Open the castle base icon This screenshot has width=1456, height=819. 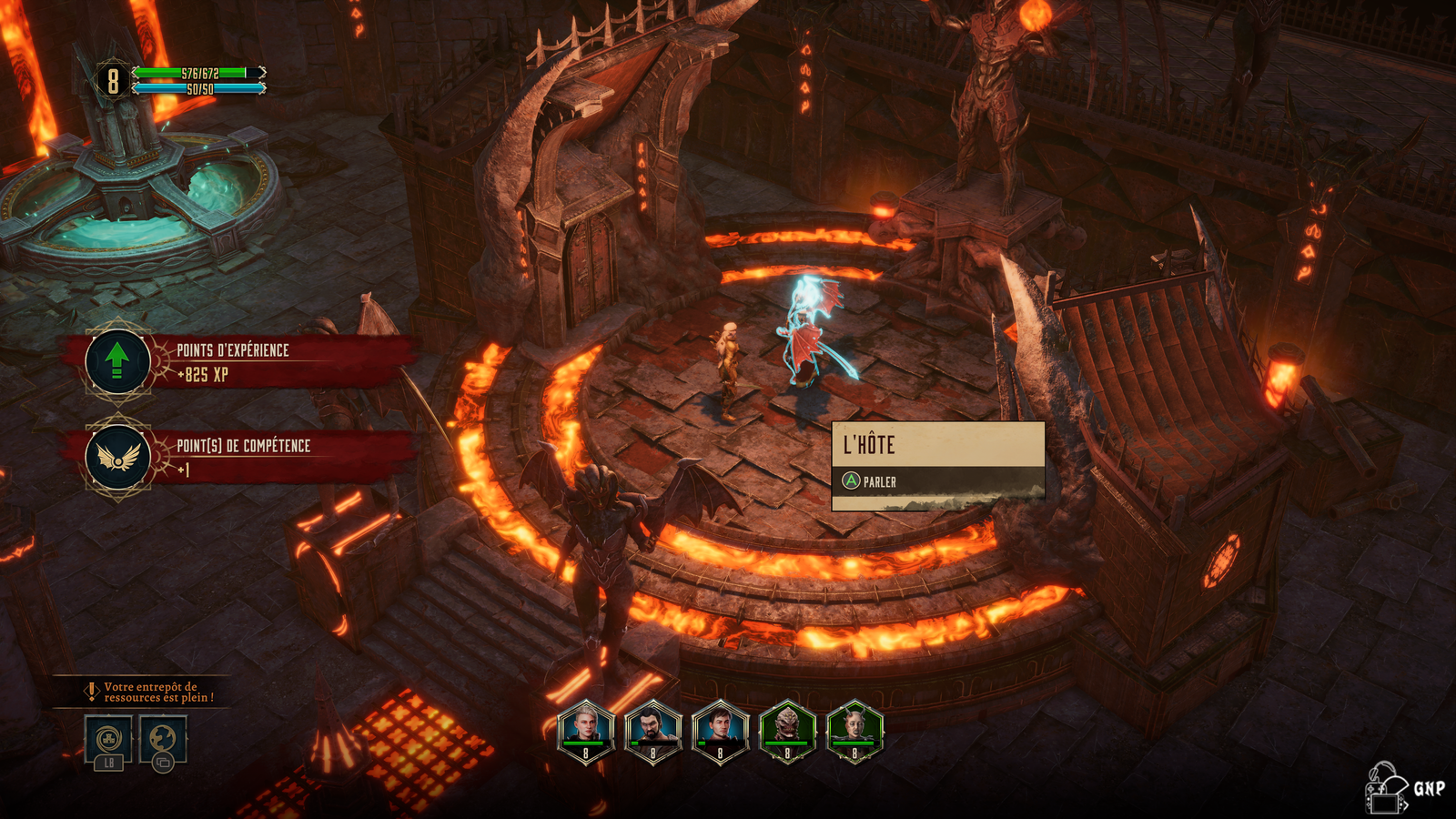pos(108,739)
